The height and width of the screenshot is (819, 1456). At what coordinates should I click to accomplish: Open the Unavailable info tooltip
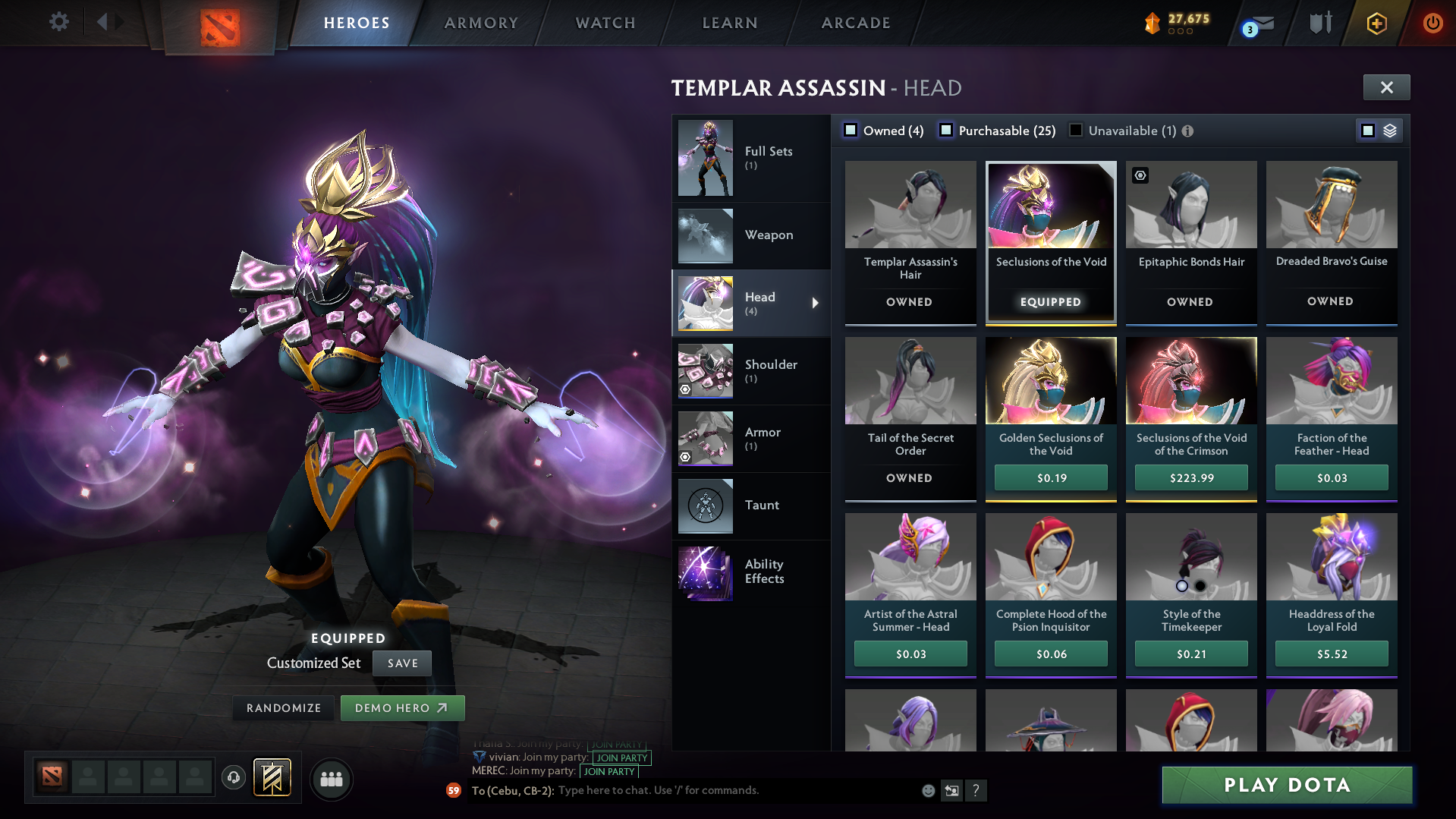[1187, 131]
